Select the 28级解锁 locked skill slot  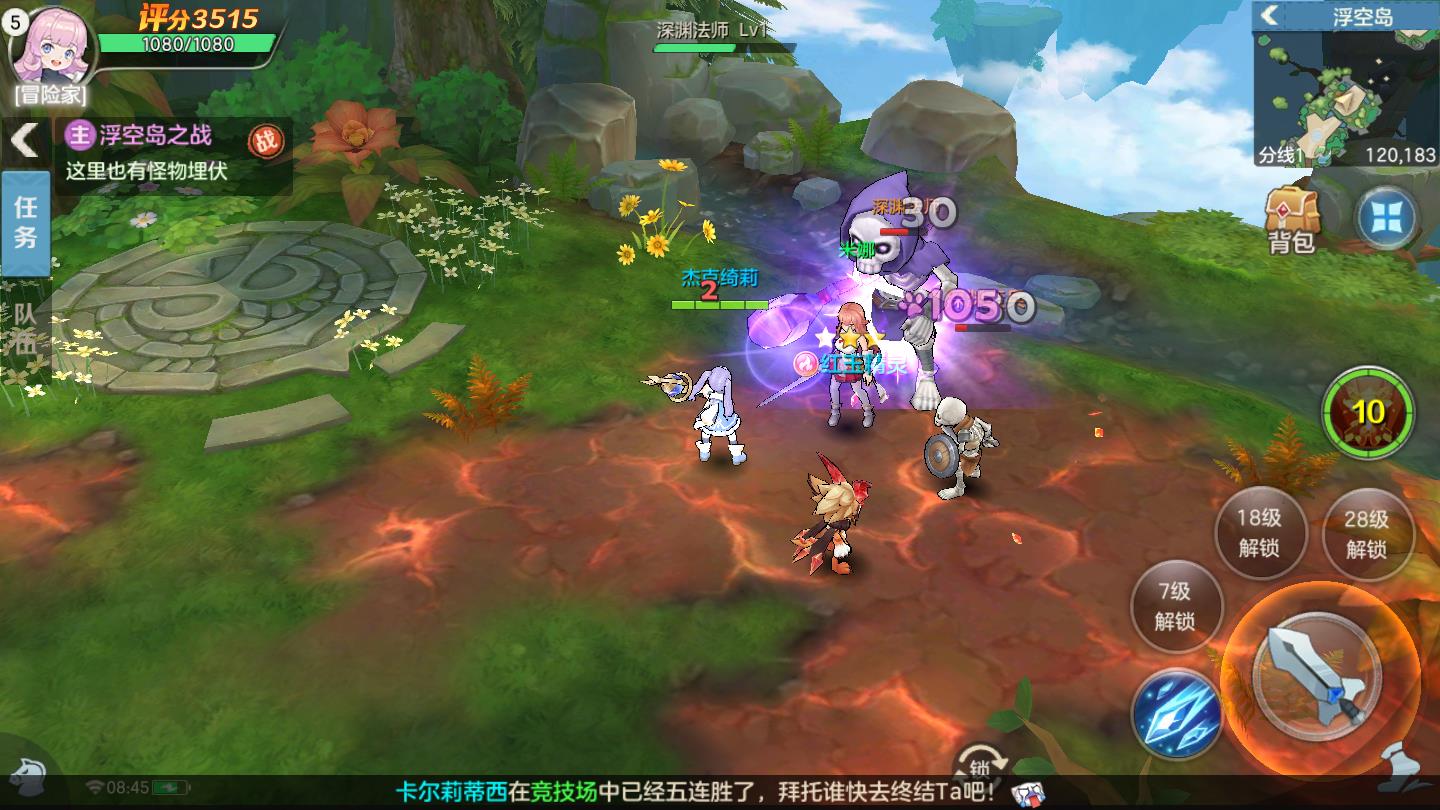tap(1368, 534)
